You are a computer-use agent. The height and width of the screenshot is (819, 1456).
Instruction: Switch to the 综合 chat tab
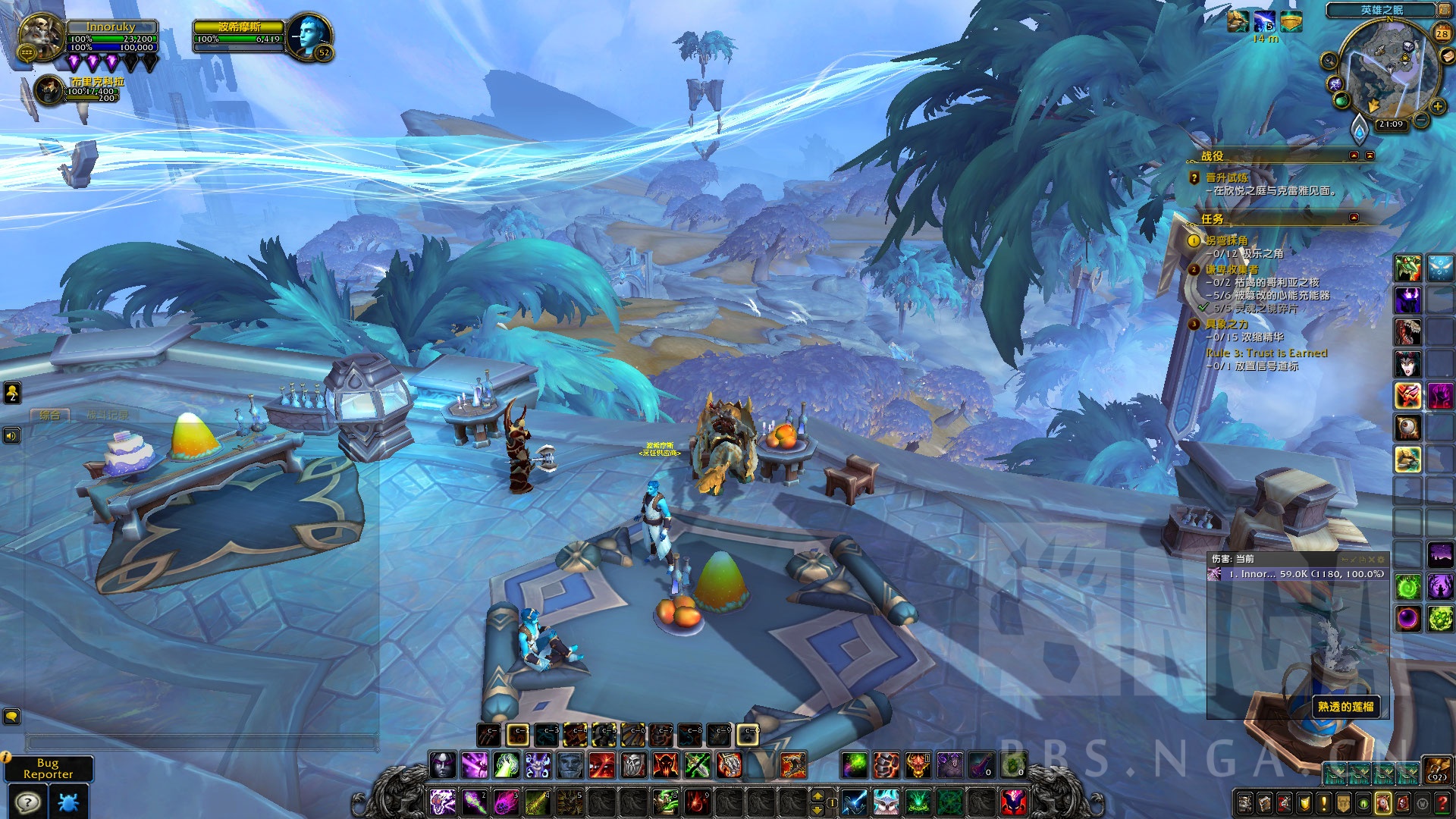pyautogui.click(x=49, y=415)
